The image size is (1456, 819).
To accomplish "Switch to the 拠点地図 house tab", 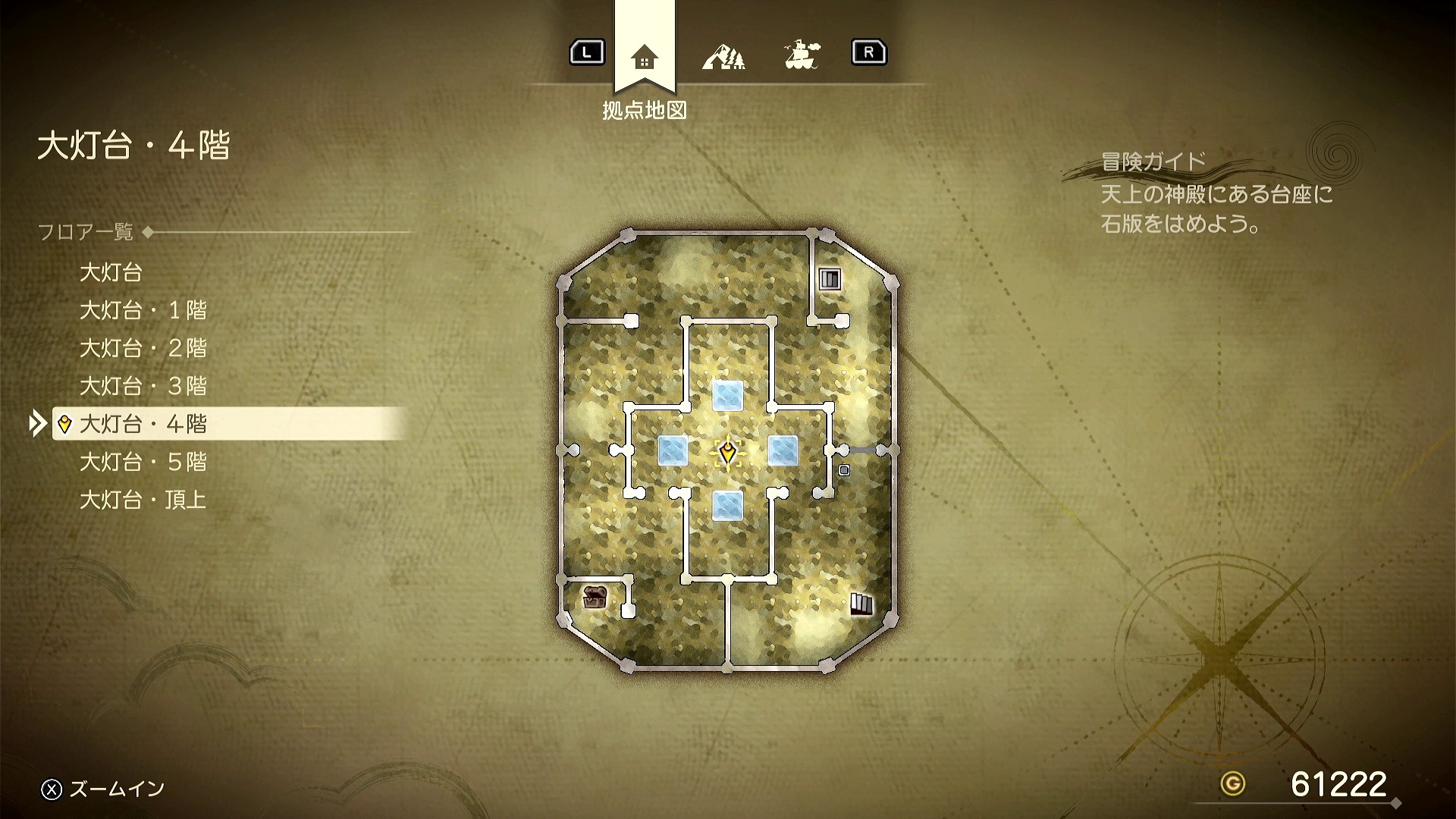I will pyautogui.click(x=644, y=57).
